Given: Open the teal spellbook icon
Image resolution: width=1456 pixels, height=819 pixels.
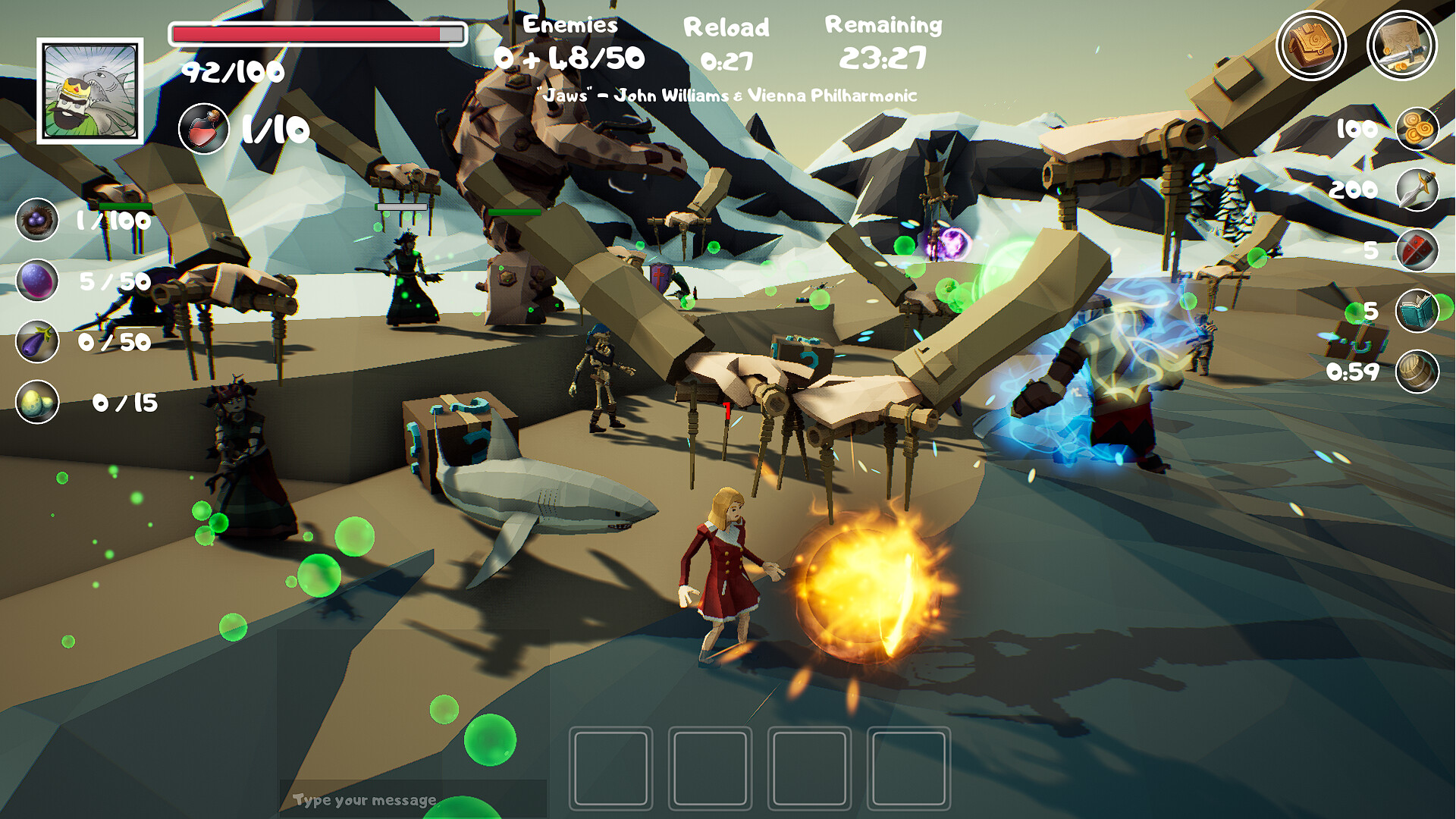Looking at the screenshot, I should click(x=1417, y=311).
